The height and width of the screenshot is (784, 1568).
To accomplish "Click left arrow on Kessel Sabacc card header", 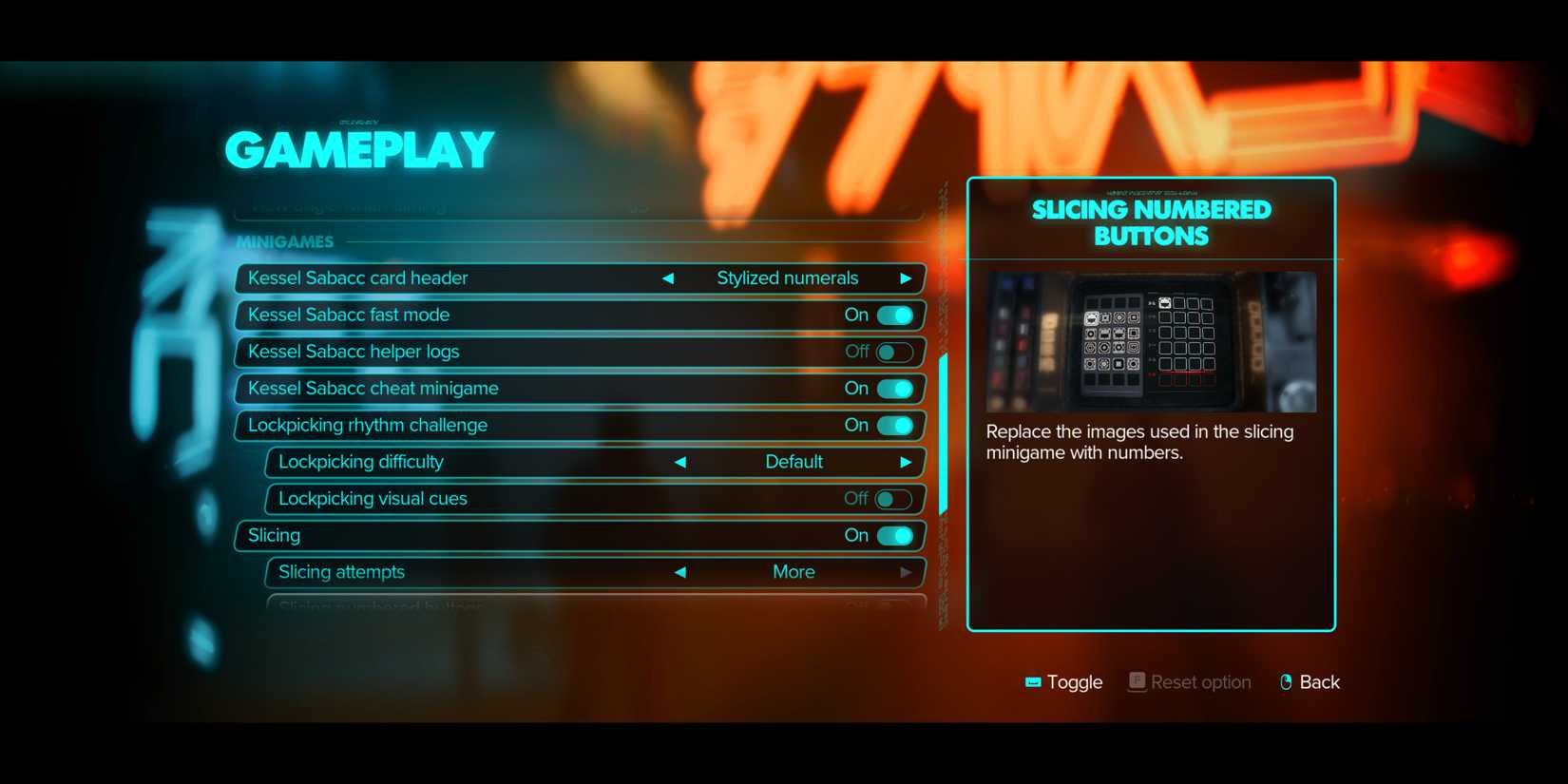I will (668, 277).
